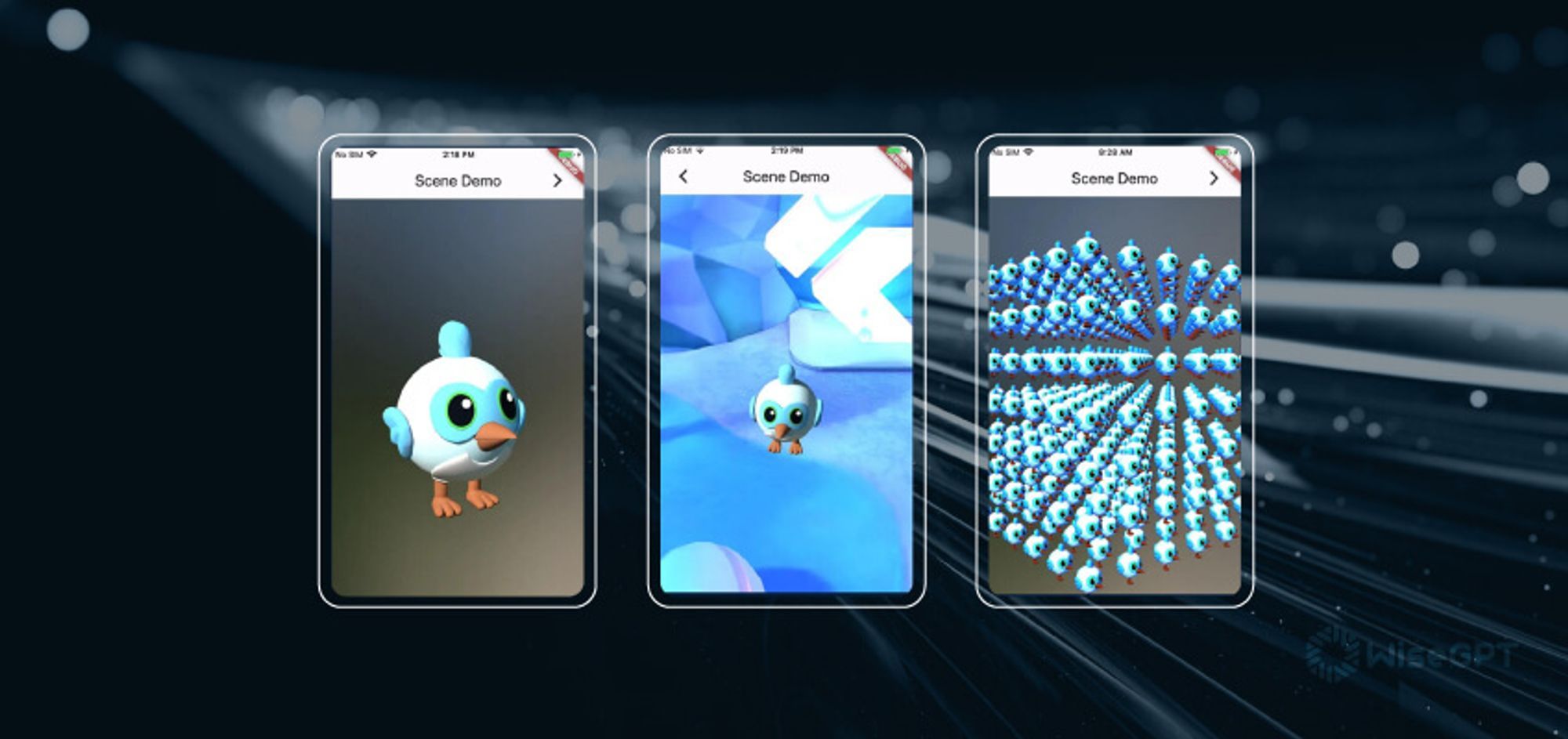Tap the back arrow in Scene Demo header
Viewport: 1568px width, 739px height.
tap(683, 176)
